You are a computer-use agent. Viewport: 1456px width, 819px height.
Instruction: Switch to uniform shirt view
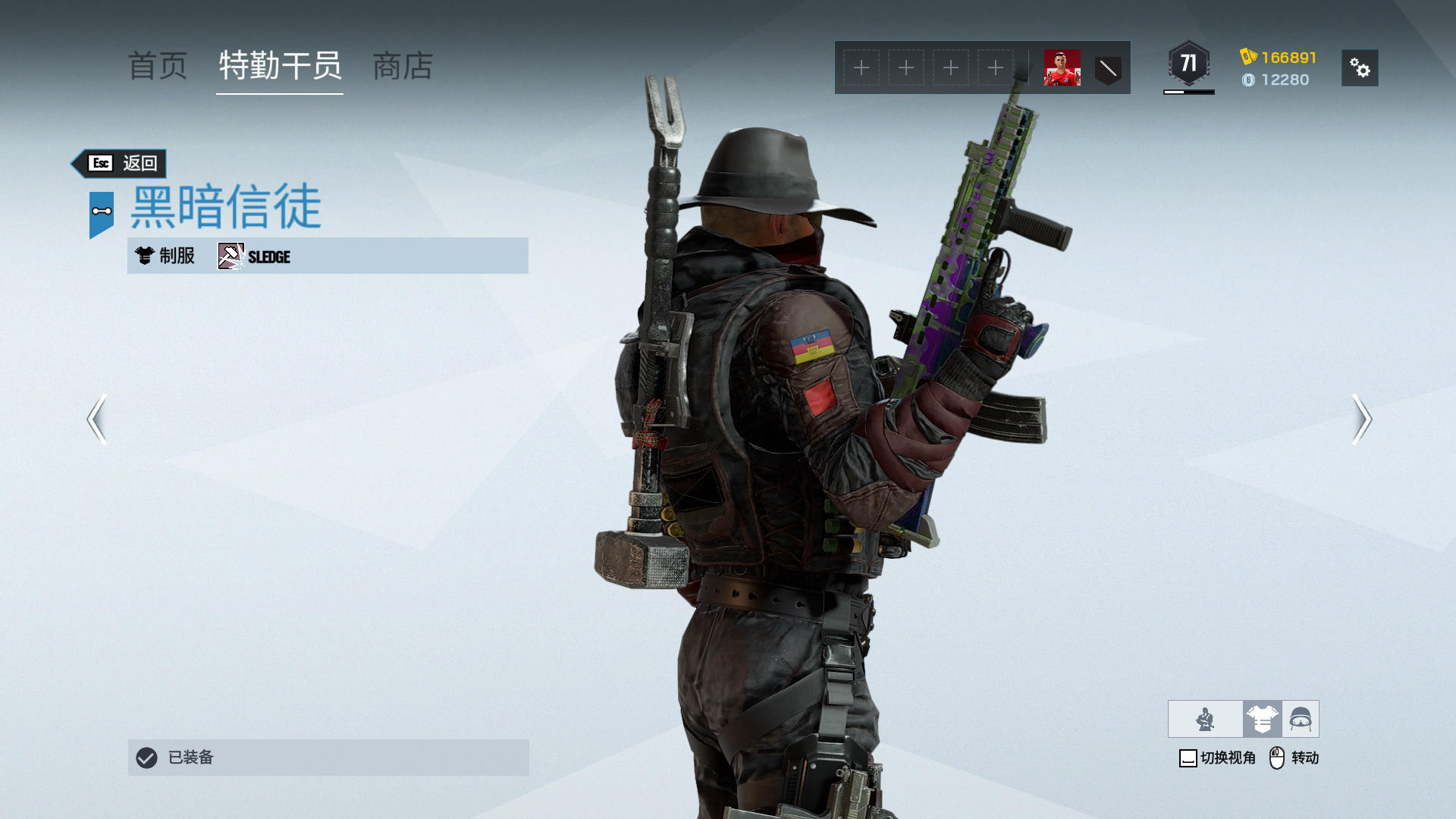tap(1262, 719)
